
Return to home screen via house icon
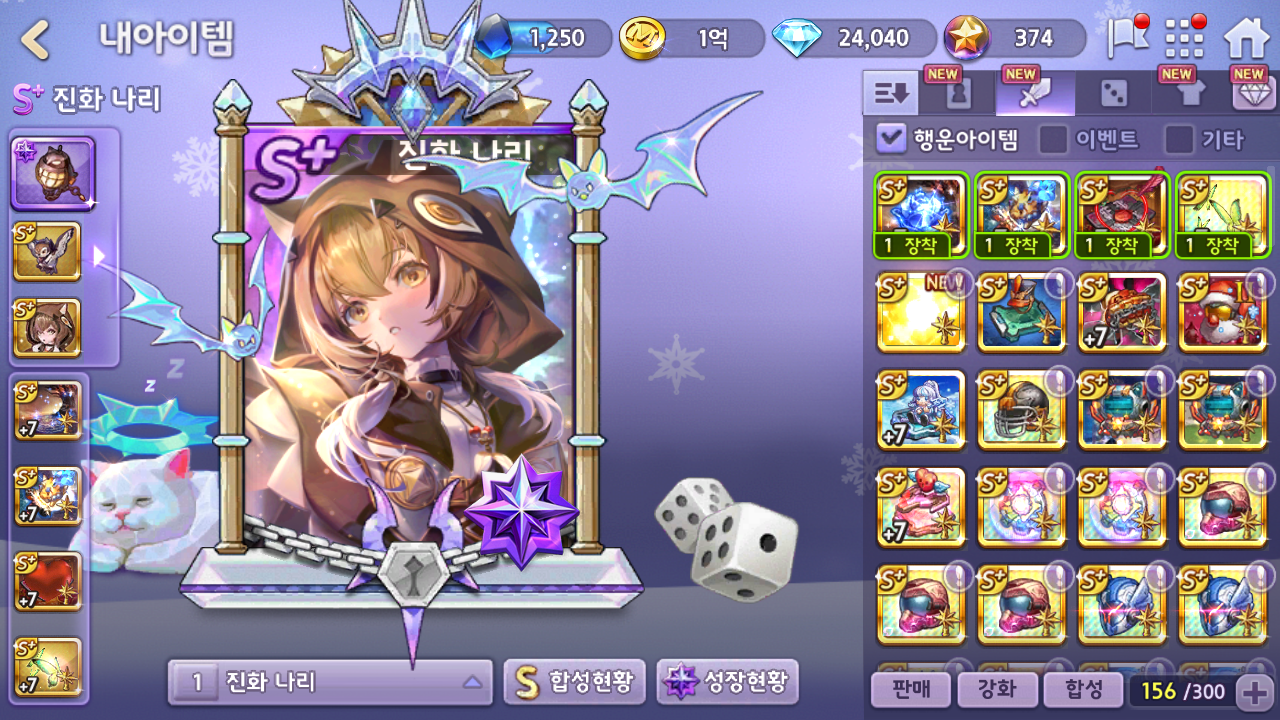point(1246,39)
